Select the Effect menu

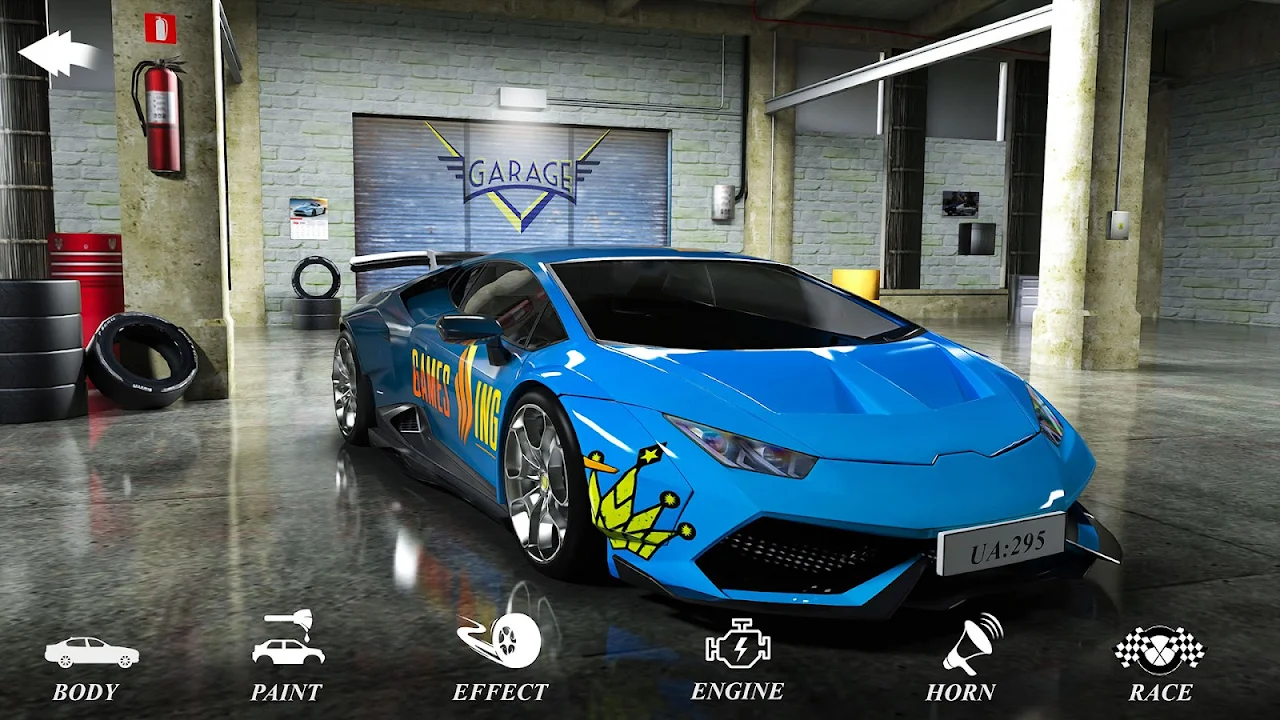click(x=500, y=658)
